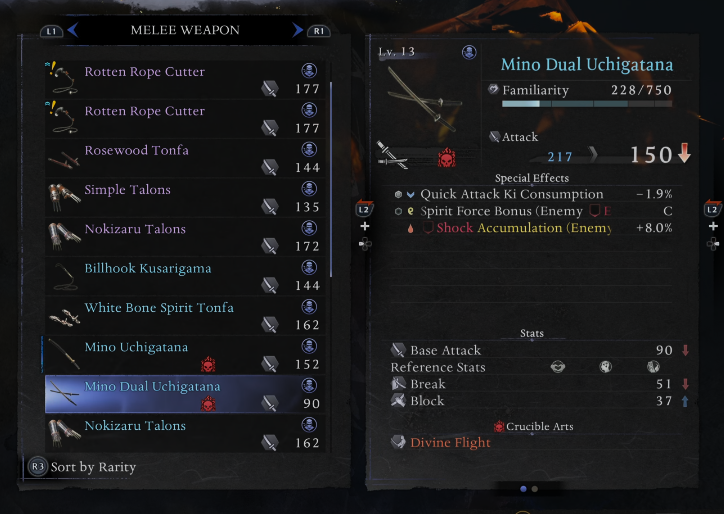This screenshot has height=514, width=724.
Task: Go to next weapon category with right arrow
Action: [x=297, y=31]
